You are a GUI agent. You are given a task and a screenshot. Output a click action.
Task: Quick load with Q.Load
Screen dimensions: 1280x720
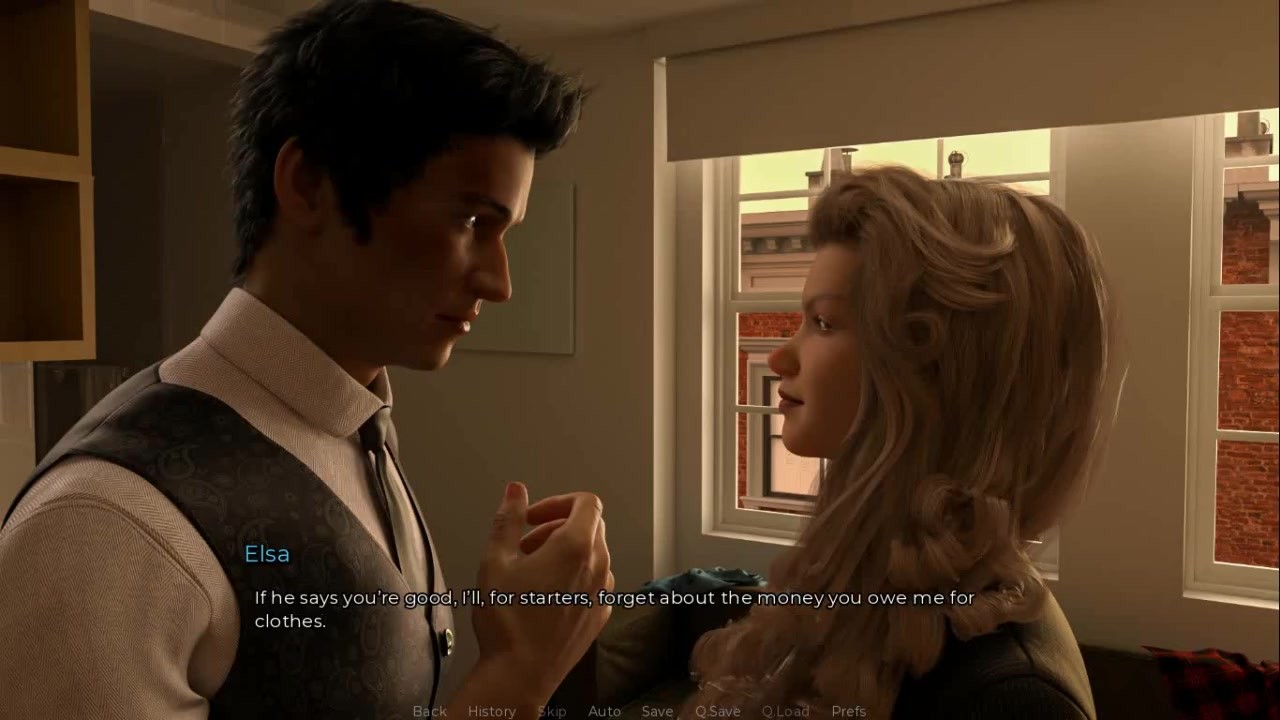pos(785,711)
